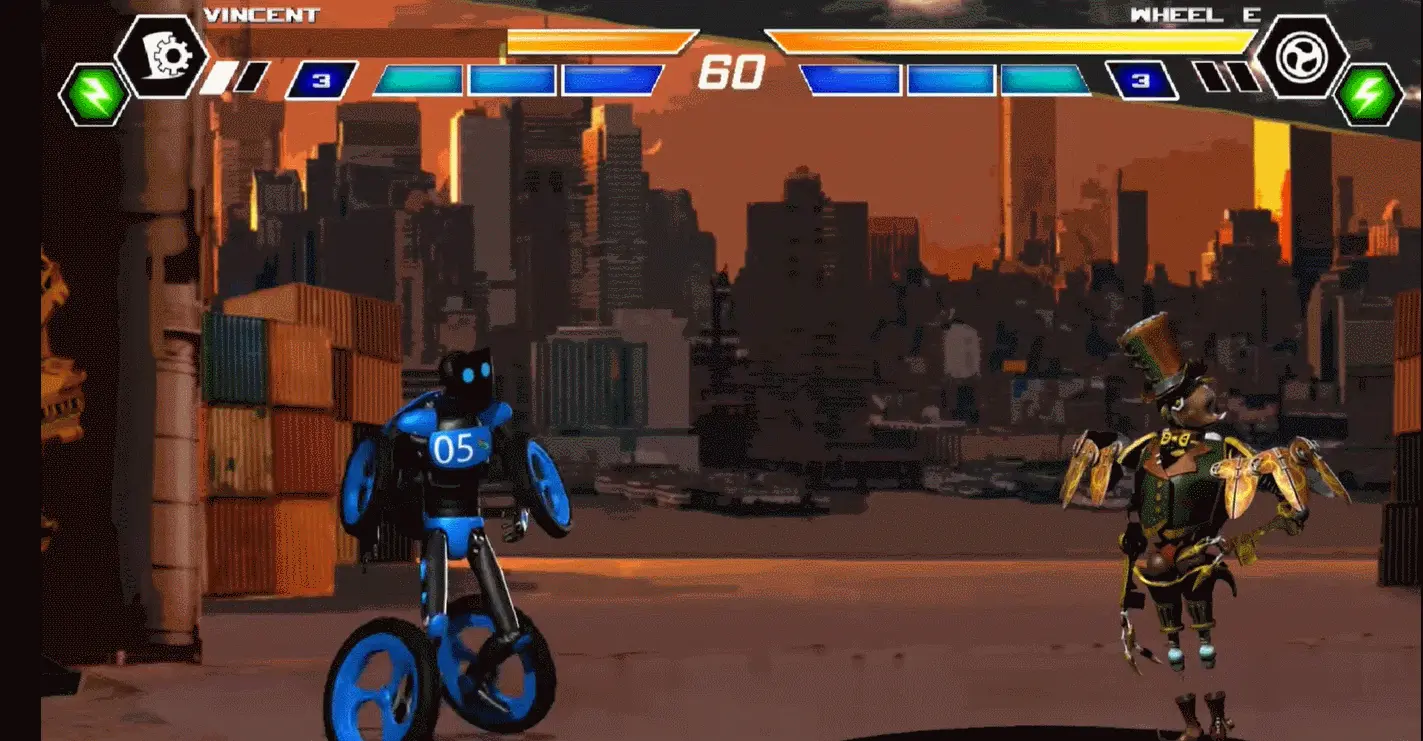Viewport: 1423px width, 741px height.
Task: Toggle the rightmost round pip near Wheel E's portrait
Action: tap(1245, 76)
